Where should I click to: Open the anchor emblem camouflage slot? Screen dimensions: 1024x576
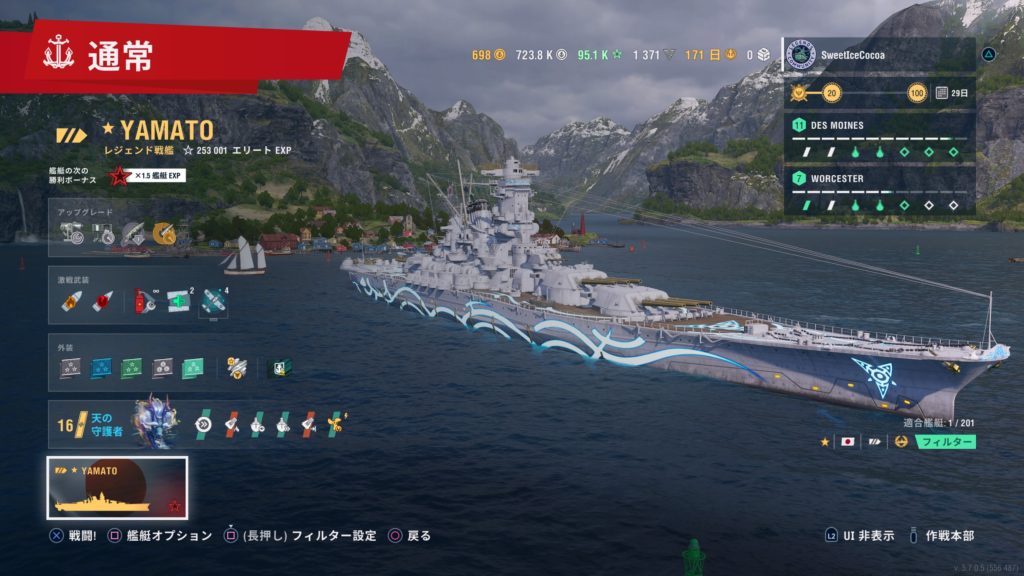coord(281,367)
